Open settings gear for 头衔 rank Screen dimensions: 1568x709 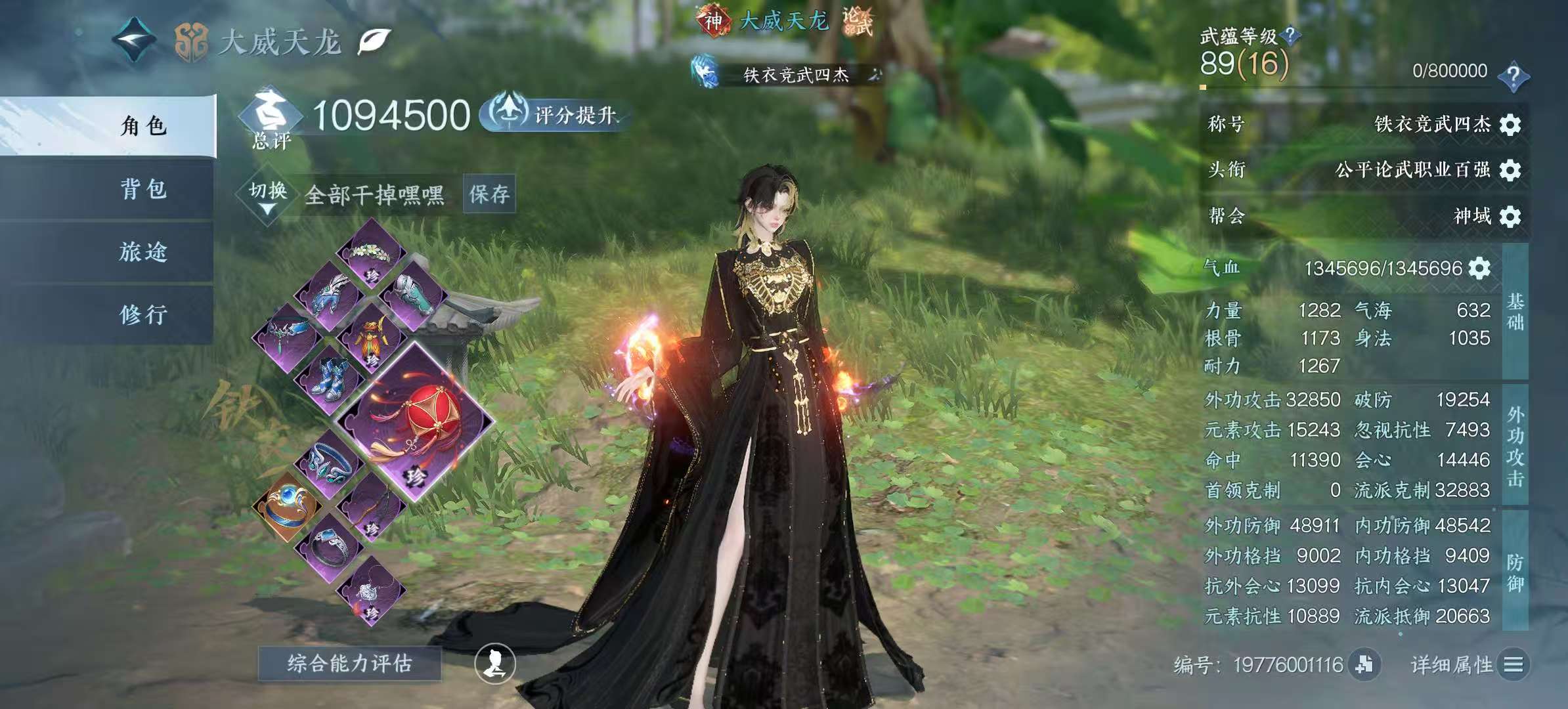(1510, 170)
